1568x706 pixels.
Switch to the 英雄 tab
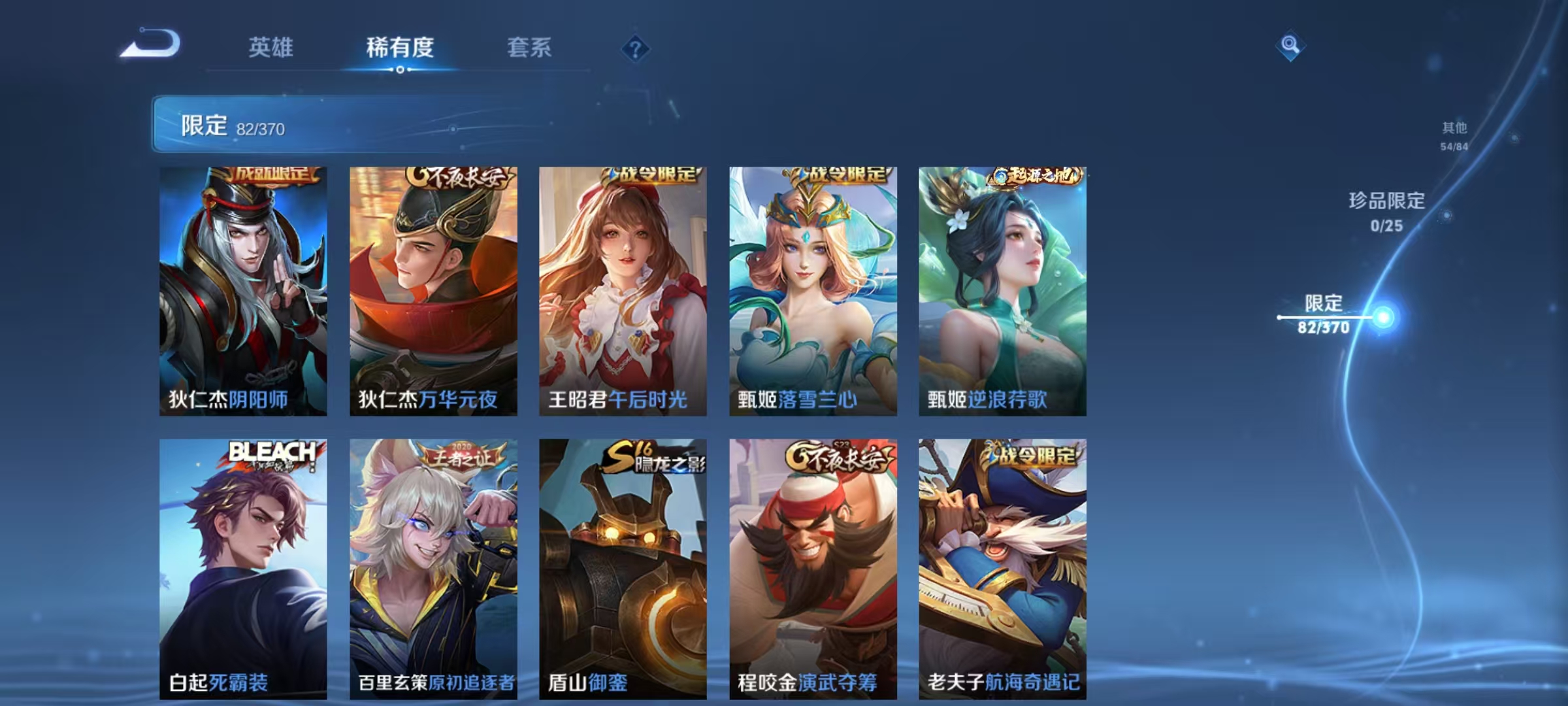[270, 48]
